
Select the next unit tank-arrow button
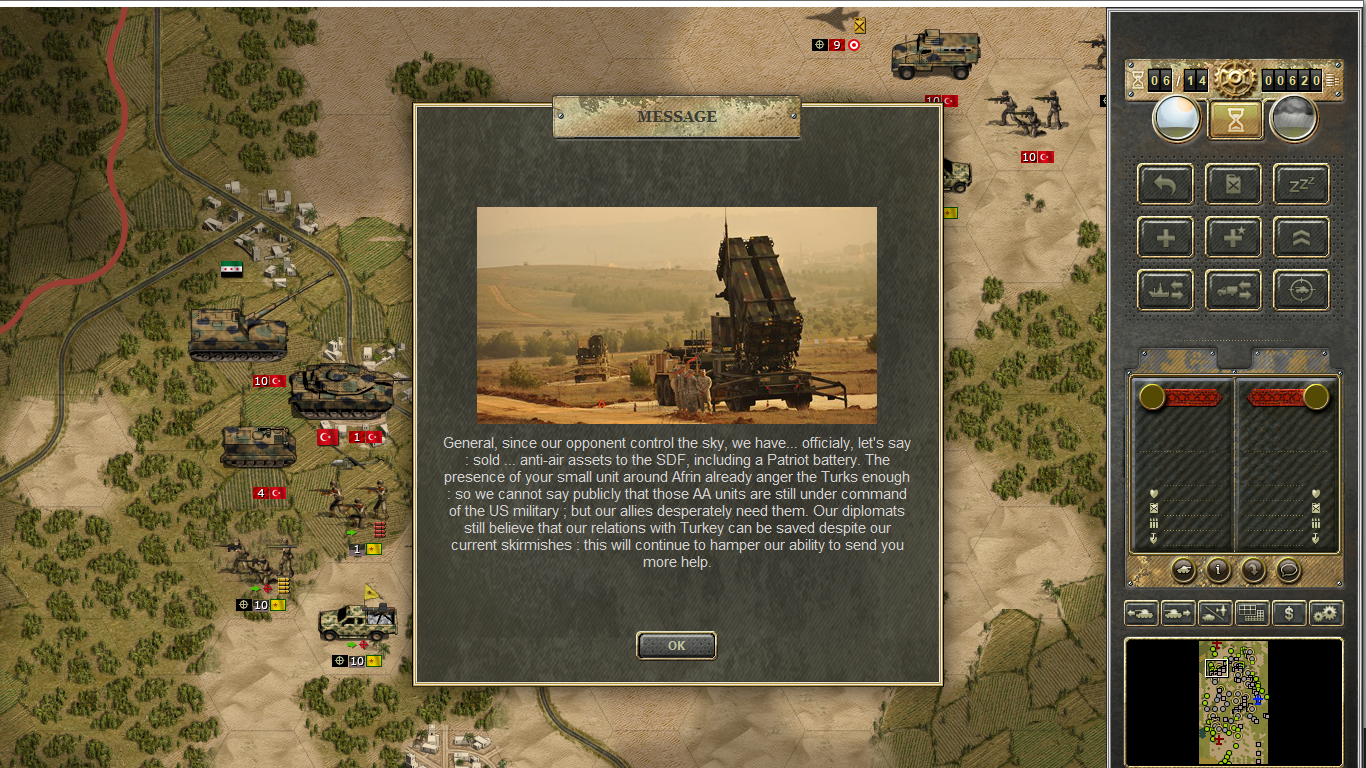click(1178, 613)
